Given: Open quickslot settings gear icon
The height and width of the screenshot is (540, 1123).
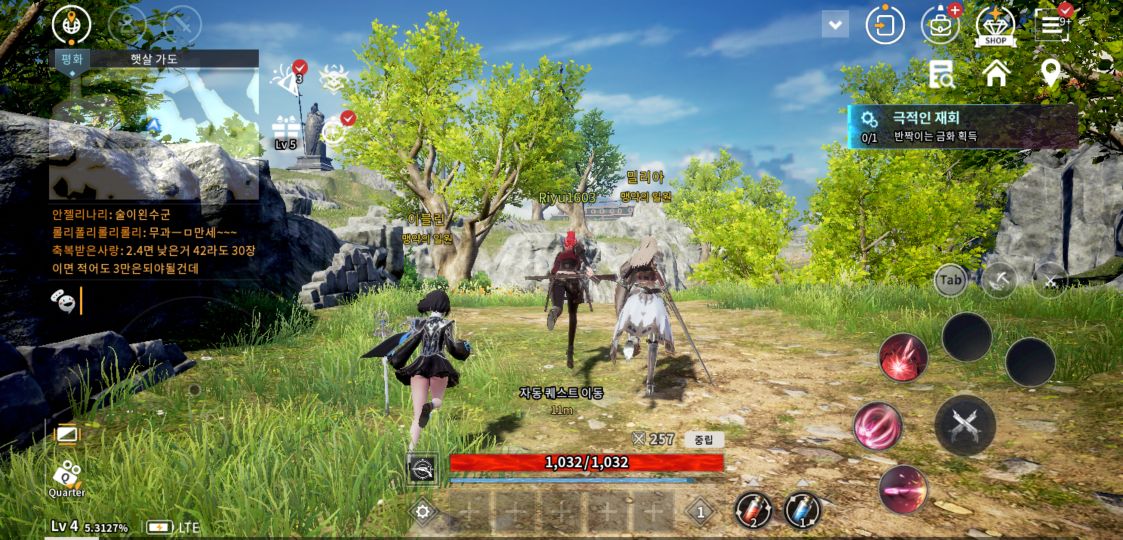Looking at the screenshot, I should click(x=423, y=513).
